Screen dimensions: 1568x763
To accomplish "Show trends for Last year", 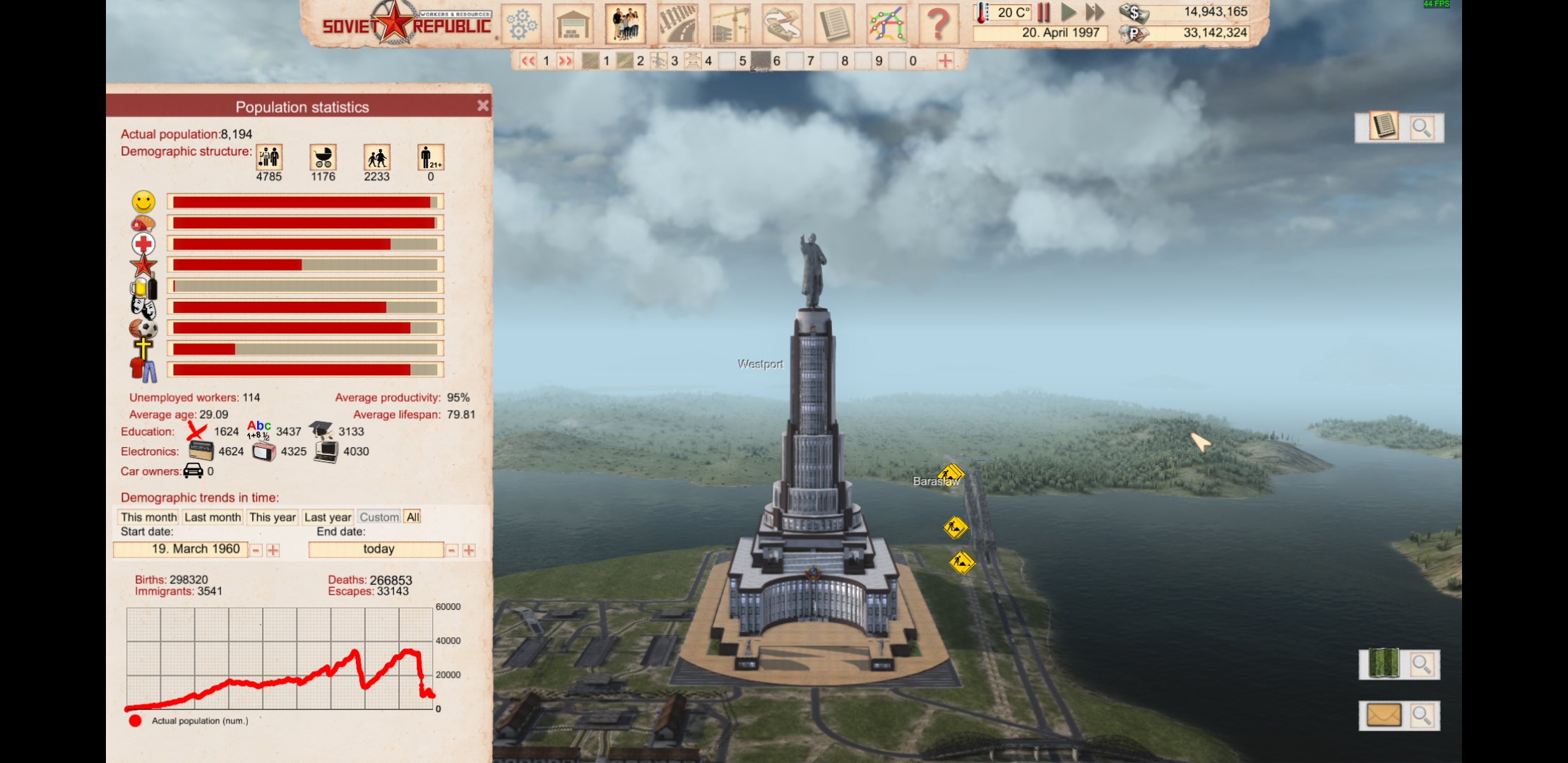I will pos(328,517).
